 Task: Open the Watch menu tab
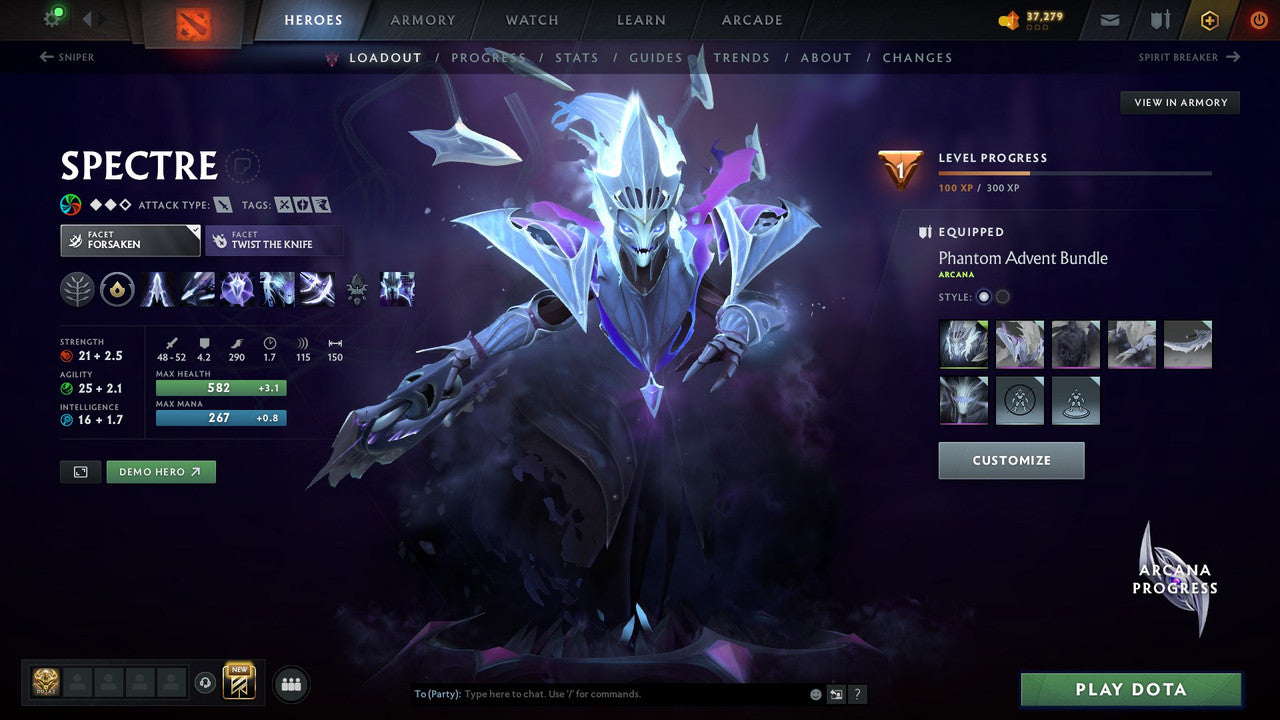tap(531, 19)
